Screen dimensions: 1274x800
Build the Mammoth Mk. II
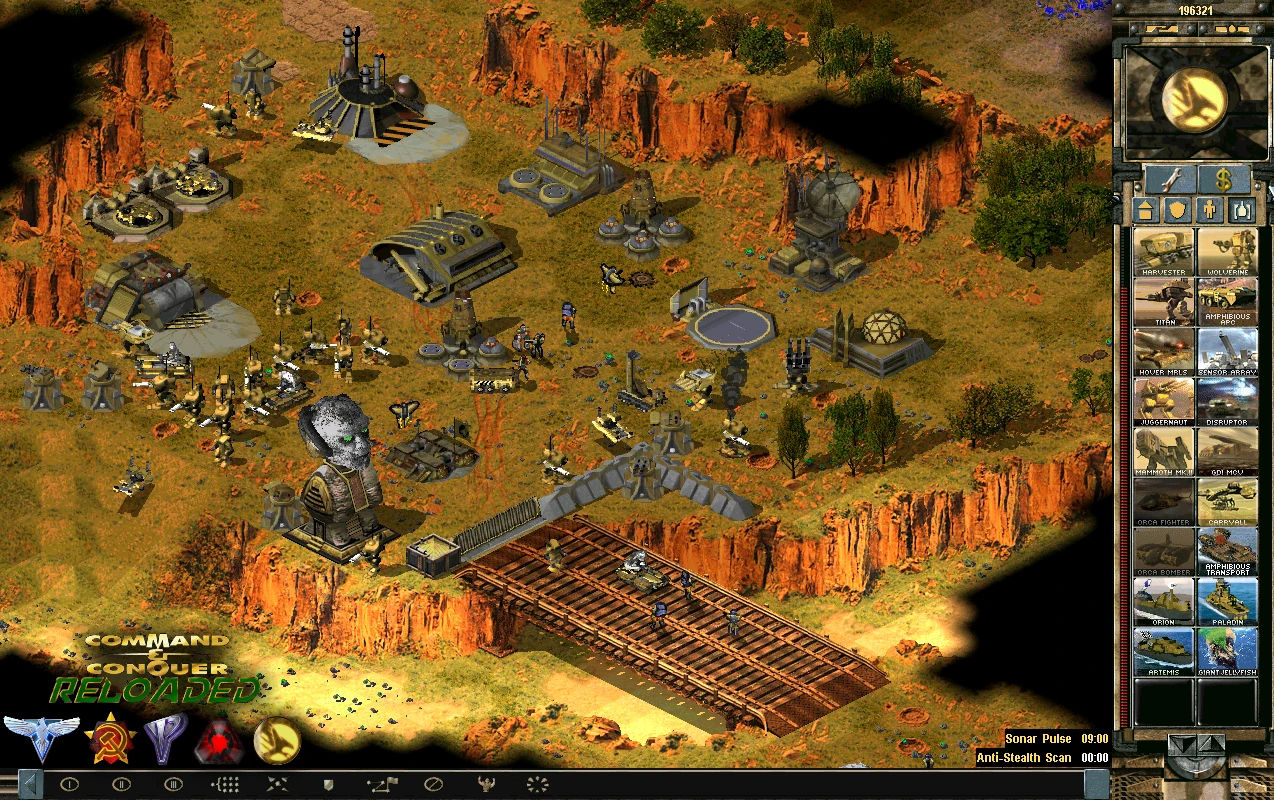coord(1164,452)
